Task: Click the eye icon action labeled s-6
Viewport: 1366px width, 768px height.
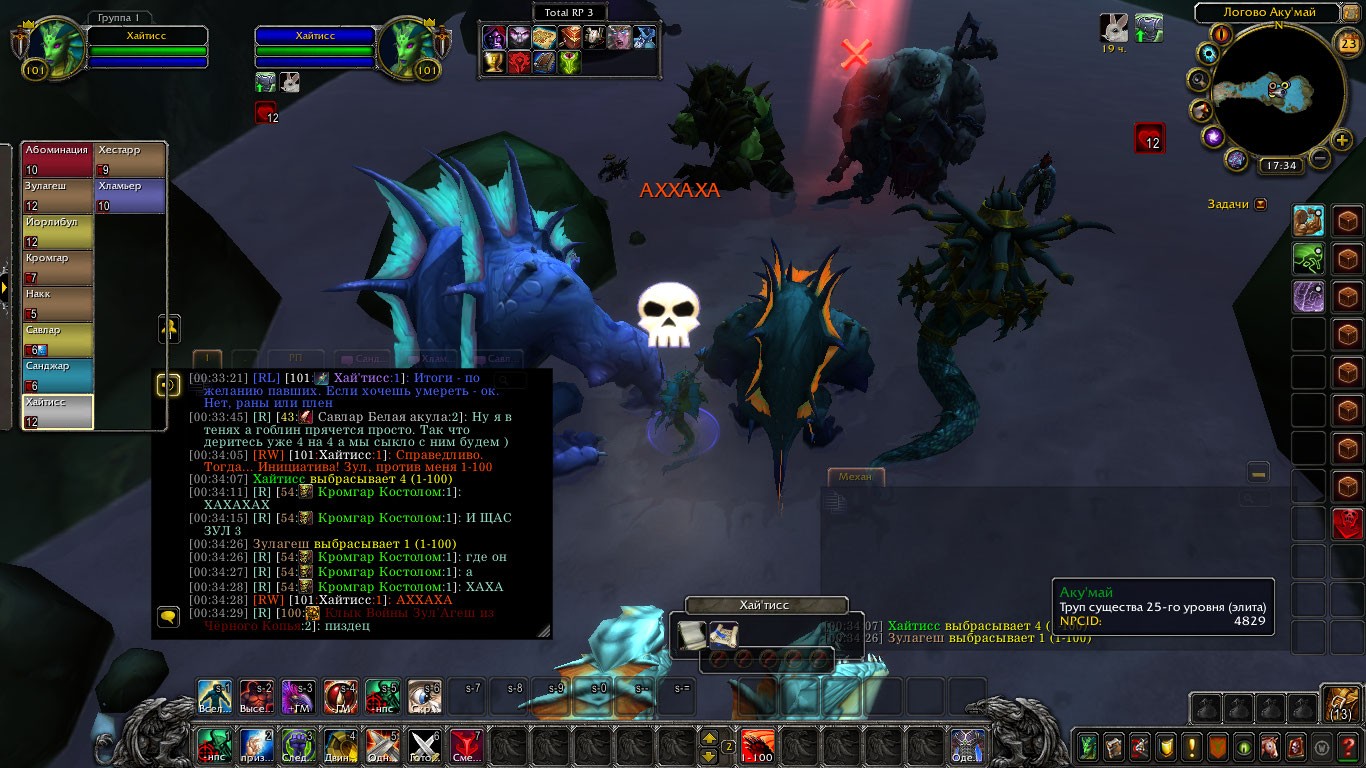Action: tap(425, 696)
